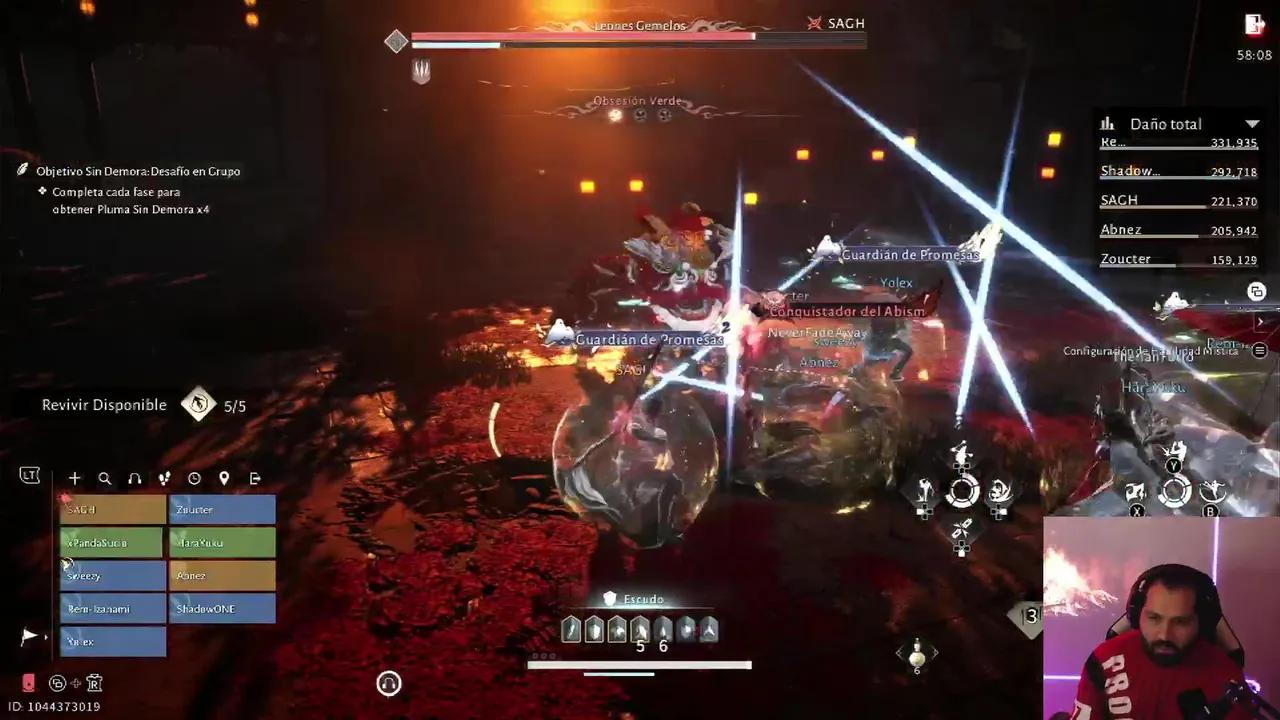1280x720 pixels.
Task: Open the magnifying glass party search
Action: point(104,479)
